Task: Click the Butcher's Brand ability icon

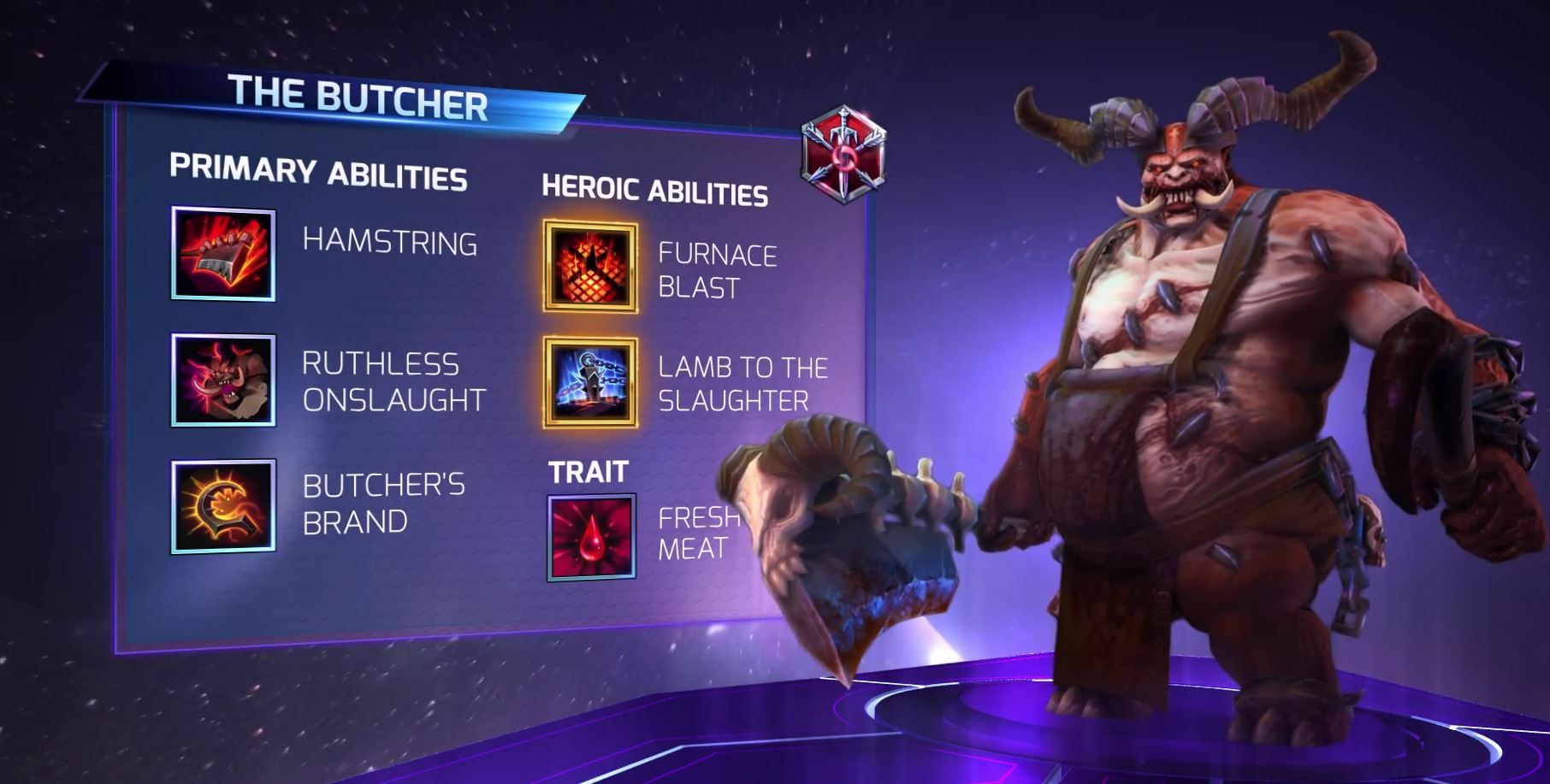Action: pyautogui.click(x=223, y=506)
